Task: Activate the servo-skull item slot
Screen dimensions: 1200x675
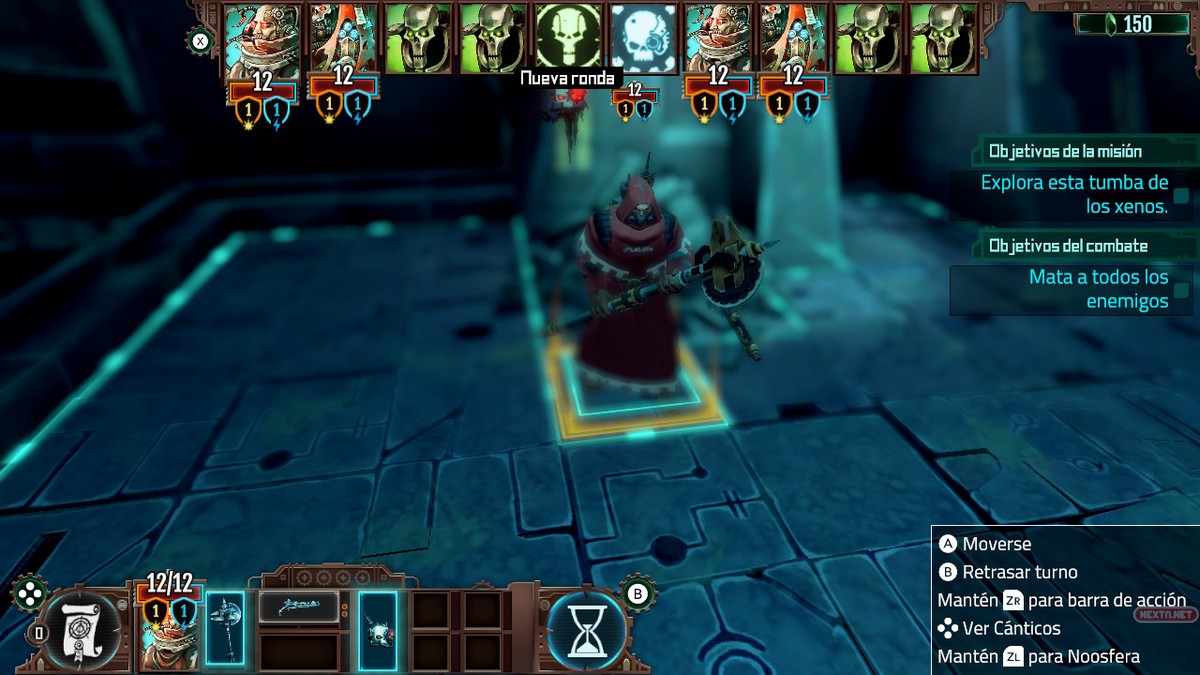Action: click(378, 627)
